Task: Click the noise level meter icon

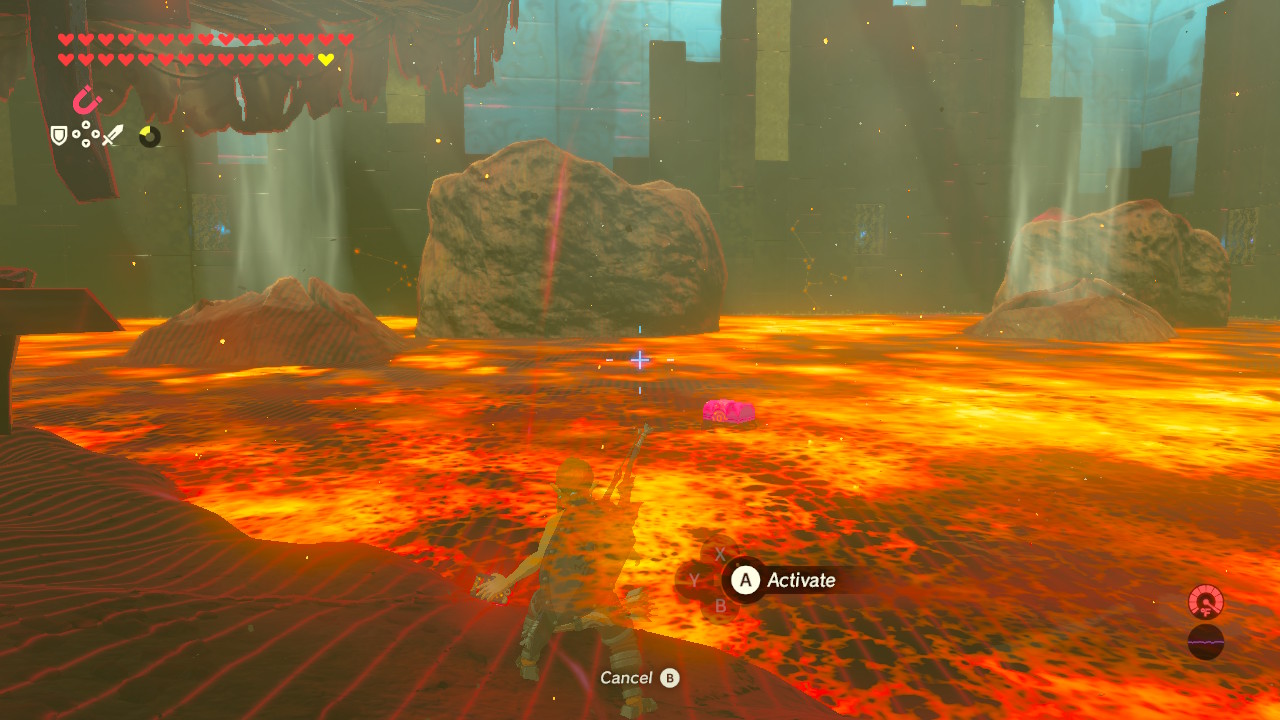Action: tap(1207, 641)
